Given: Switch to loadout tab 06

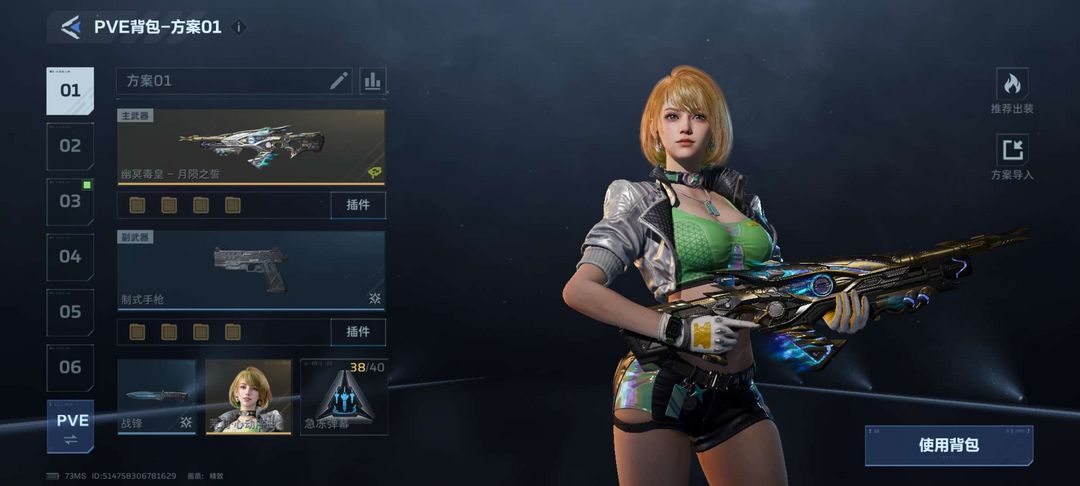Looking at the screenshot, I should tap(70, 367).
